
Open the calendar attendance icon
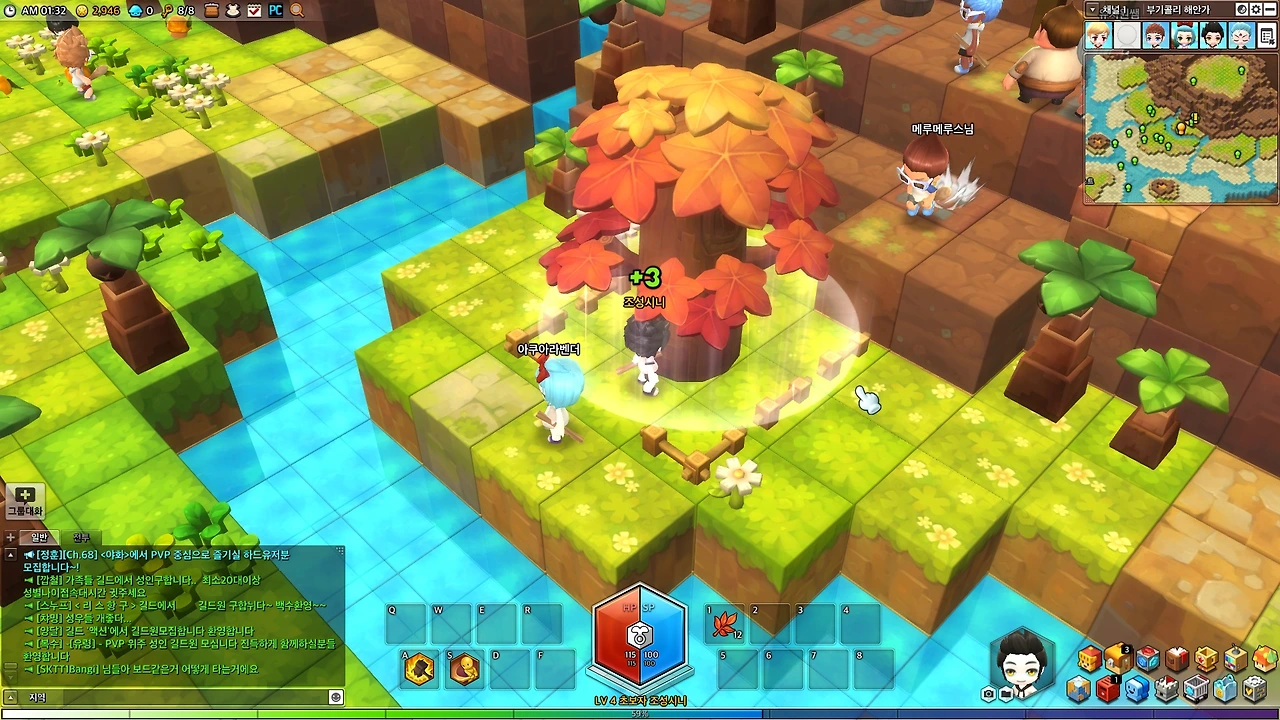(x=254, y=10)
